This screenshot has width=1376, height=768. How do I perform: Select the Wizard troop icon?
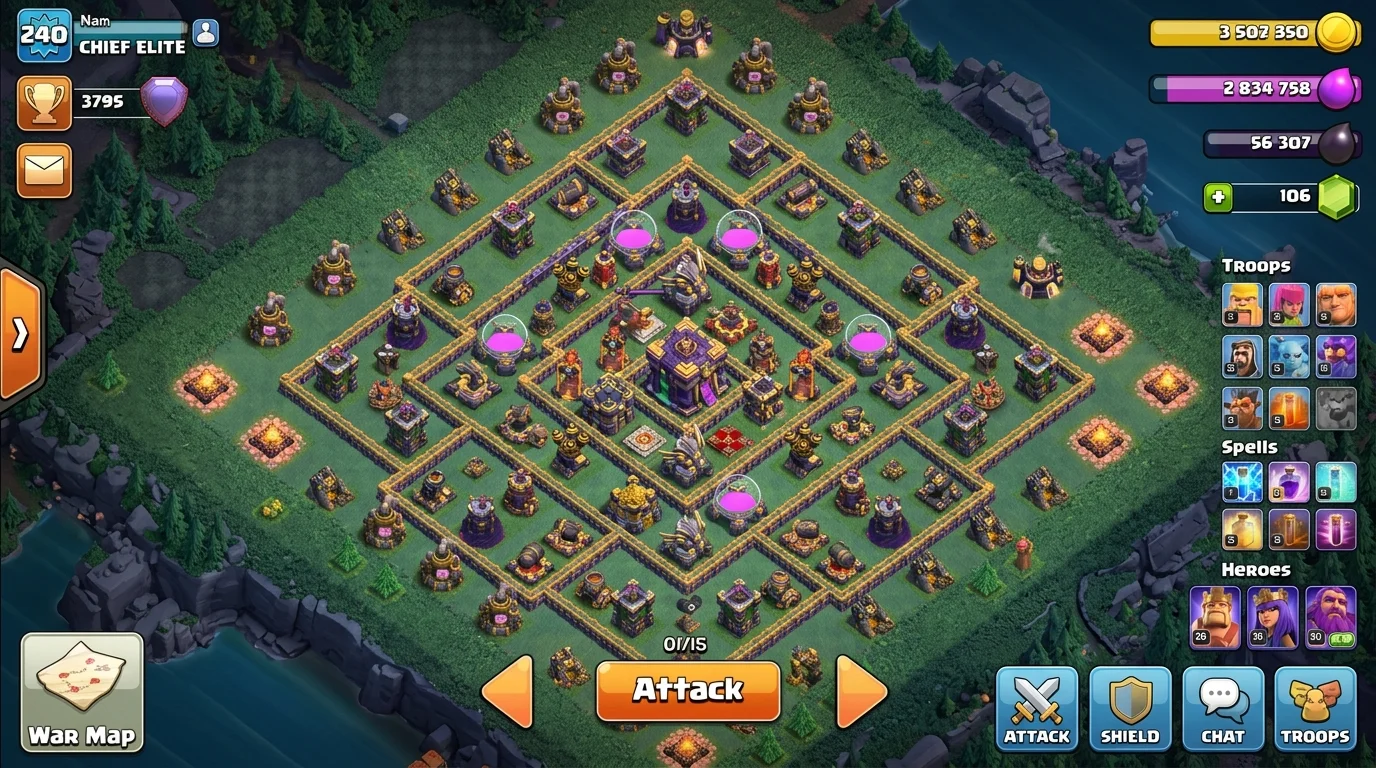click(1337, 356)
